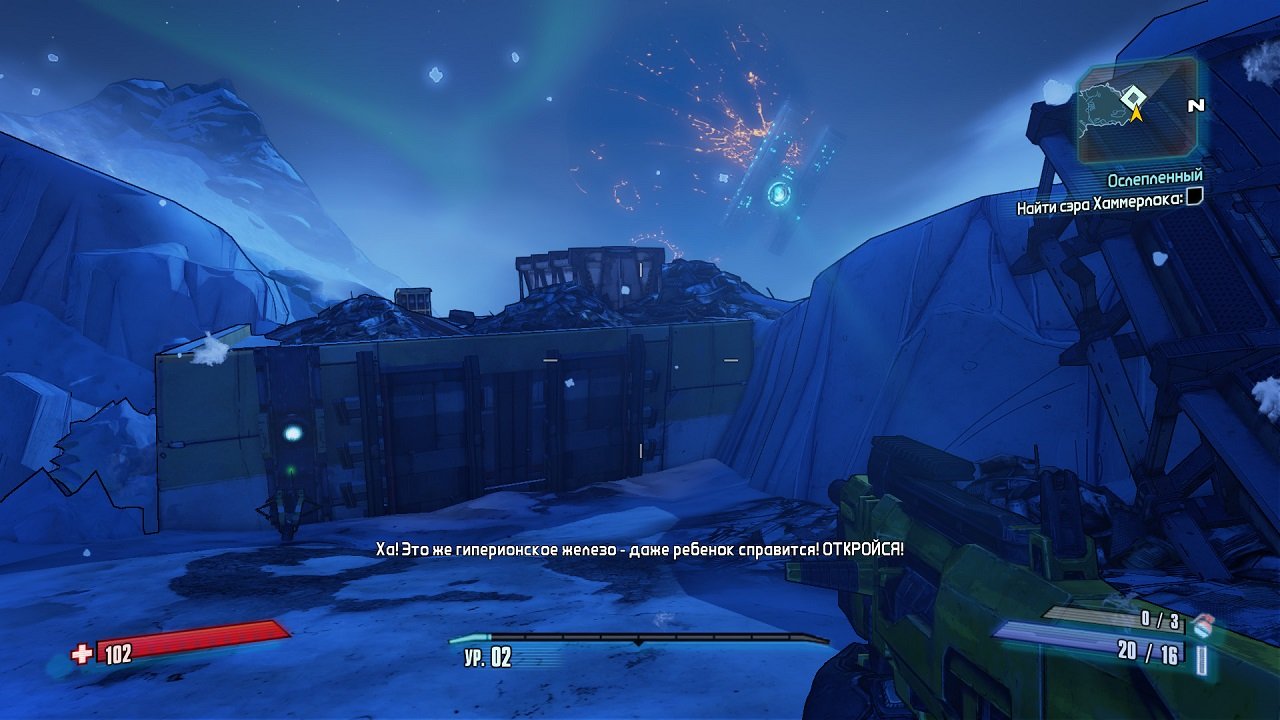Select the white diamond quest marker on the minimap

pos(1133,96)
